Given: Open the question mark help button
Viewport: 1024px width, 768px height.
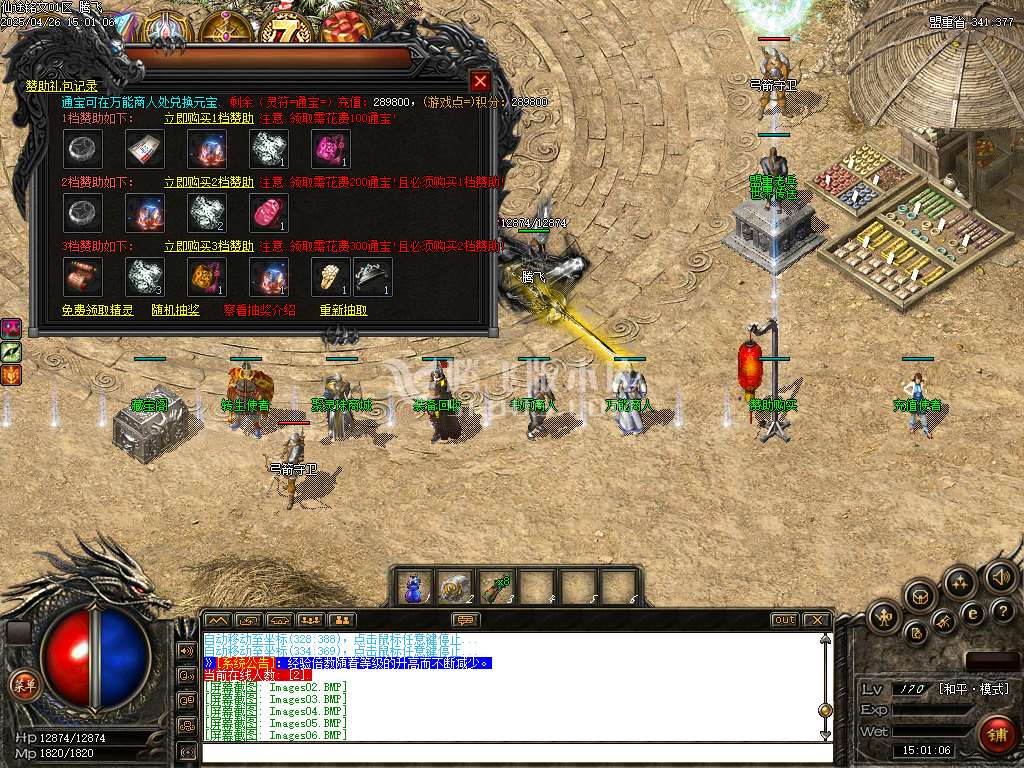Looking at the screenshot, I should 1001,611.
